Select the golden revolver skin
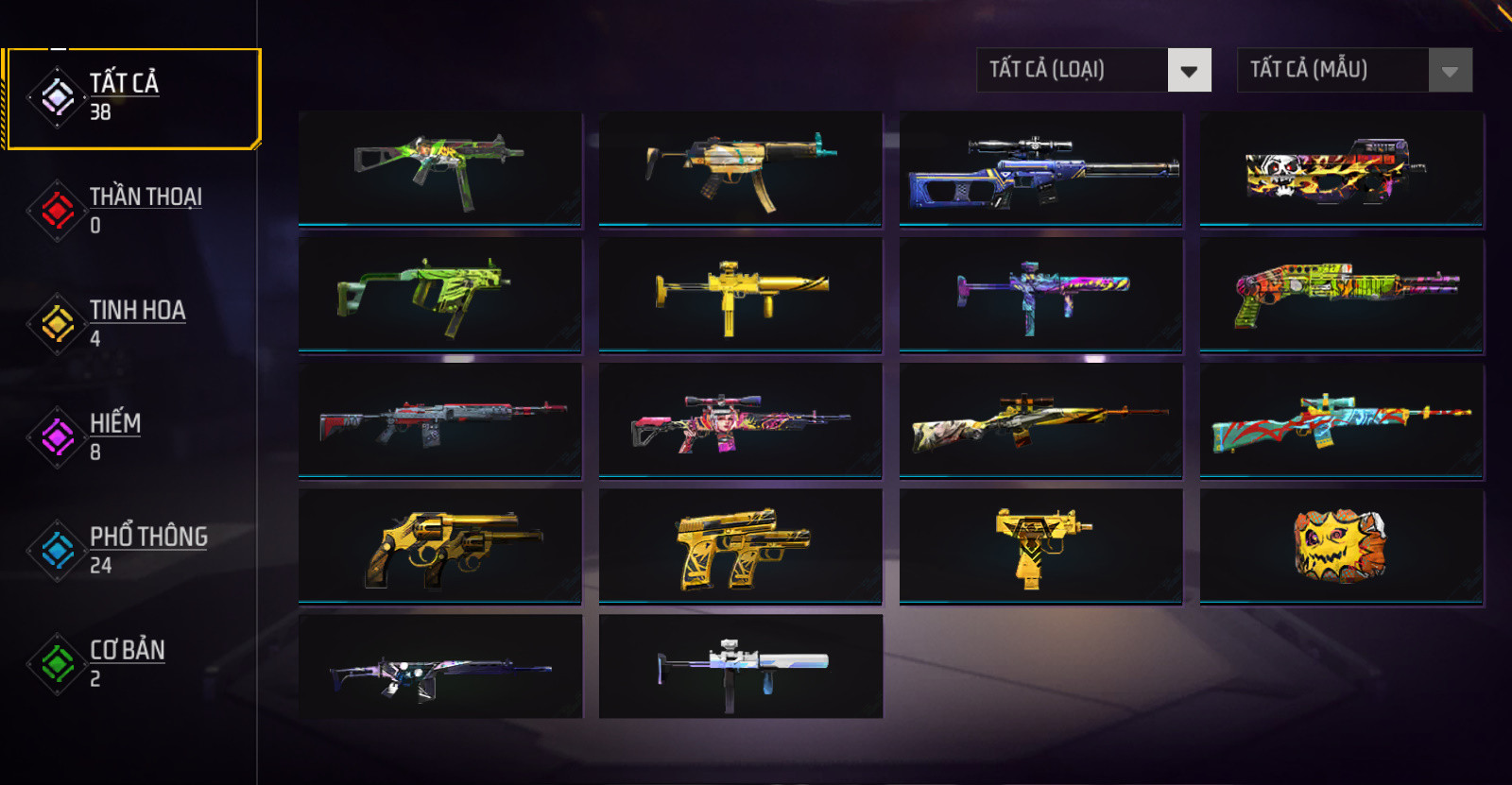Screen dimensions: 1512x785 [439, 546]
